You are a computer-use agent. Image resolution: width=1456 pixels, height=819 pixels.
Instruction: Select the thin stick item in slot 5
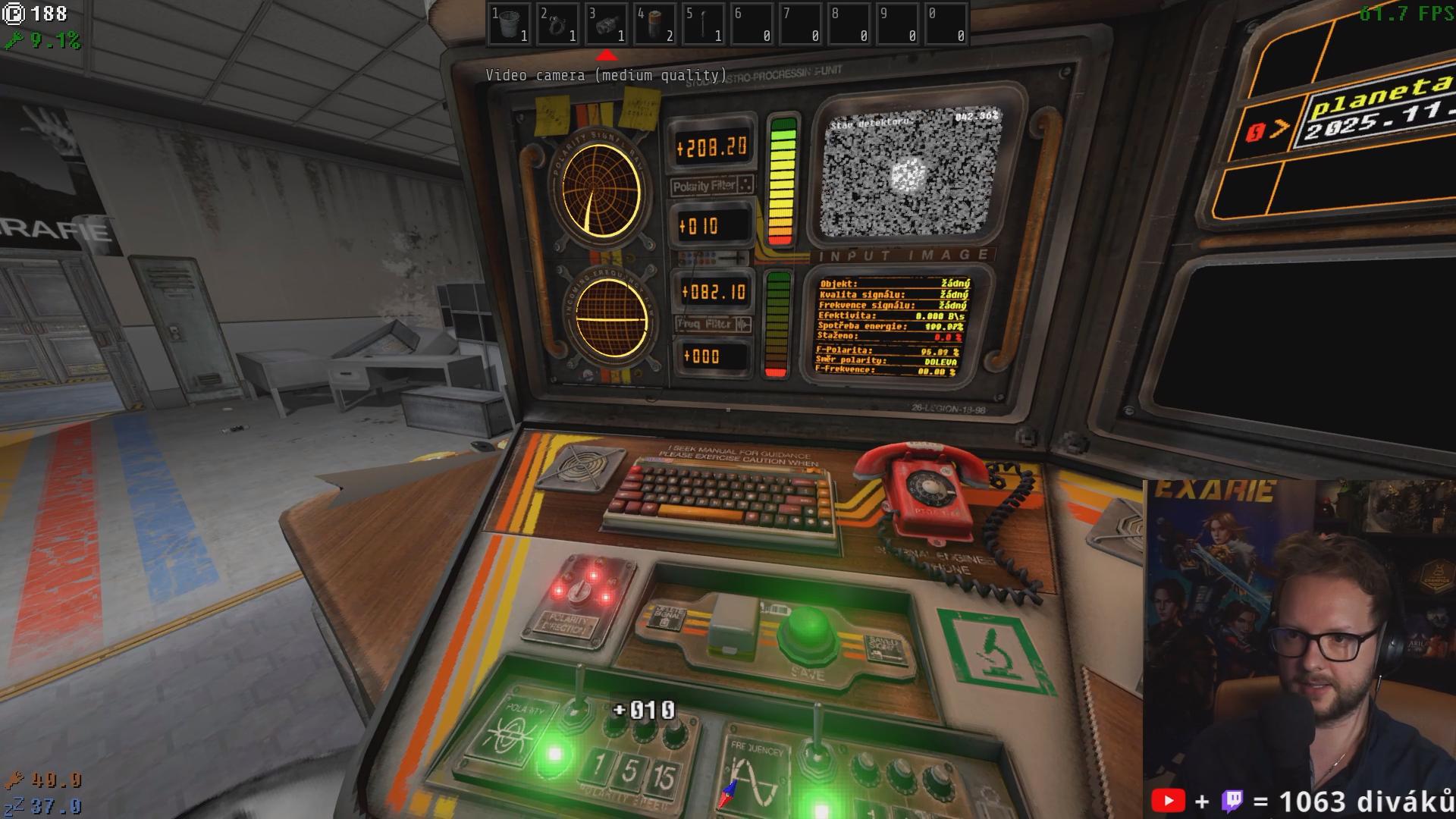click(704, 24)
